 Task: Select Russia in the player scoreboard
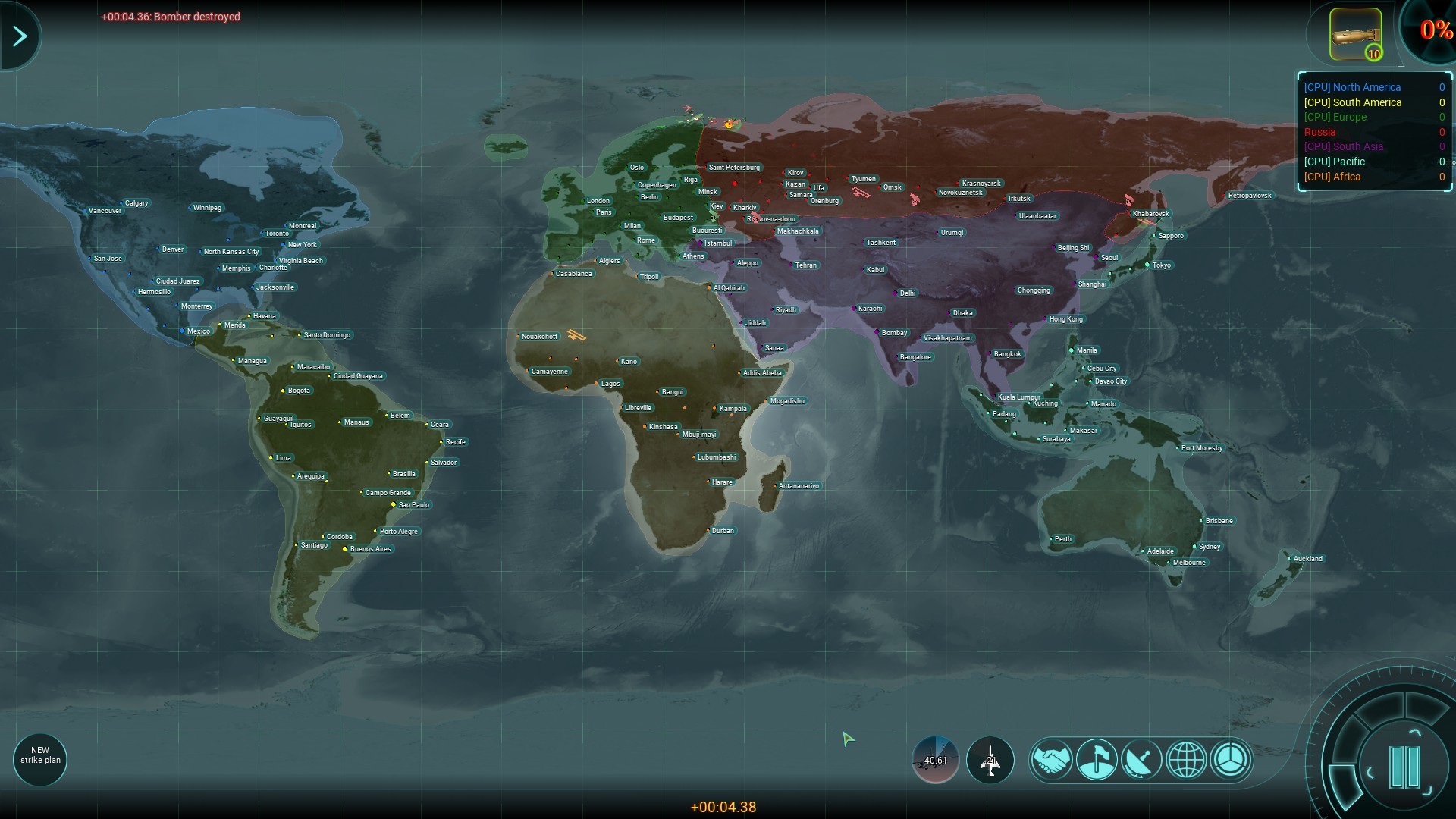(x=1319, y=132)
